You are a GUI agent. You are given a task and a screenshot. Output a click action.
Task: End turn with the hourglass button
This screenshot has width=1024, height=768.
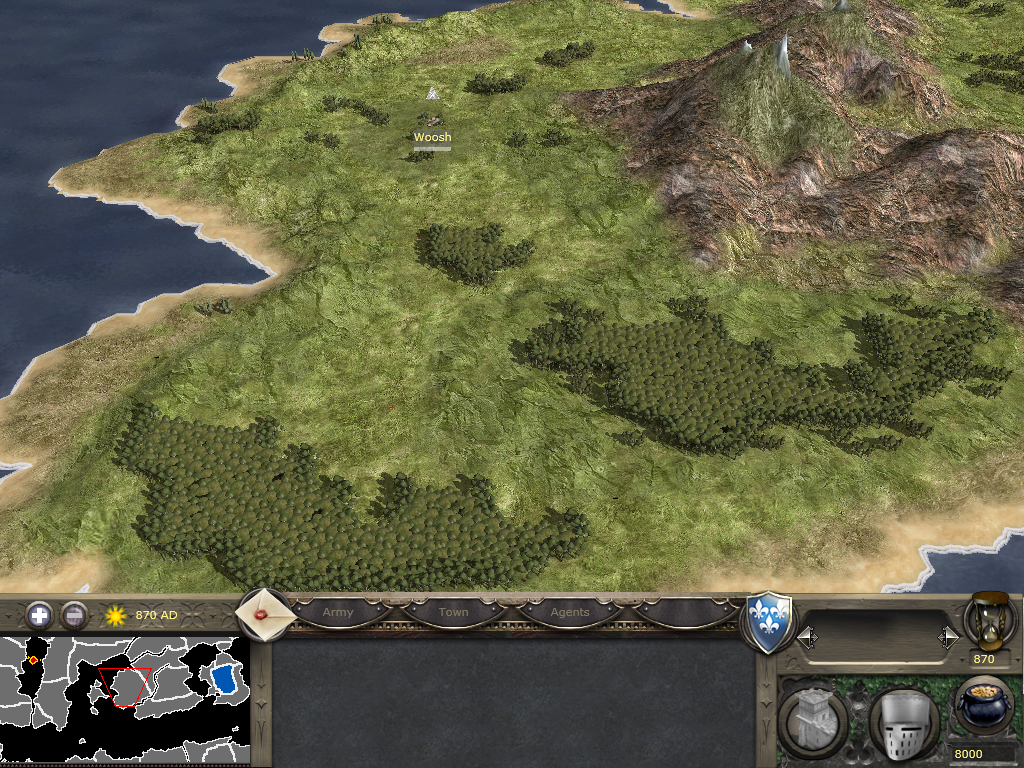click(990, 620)
